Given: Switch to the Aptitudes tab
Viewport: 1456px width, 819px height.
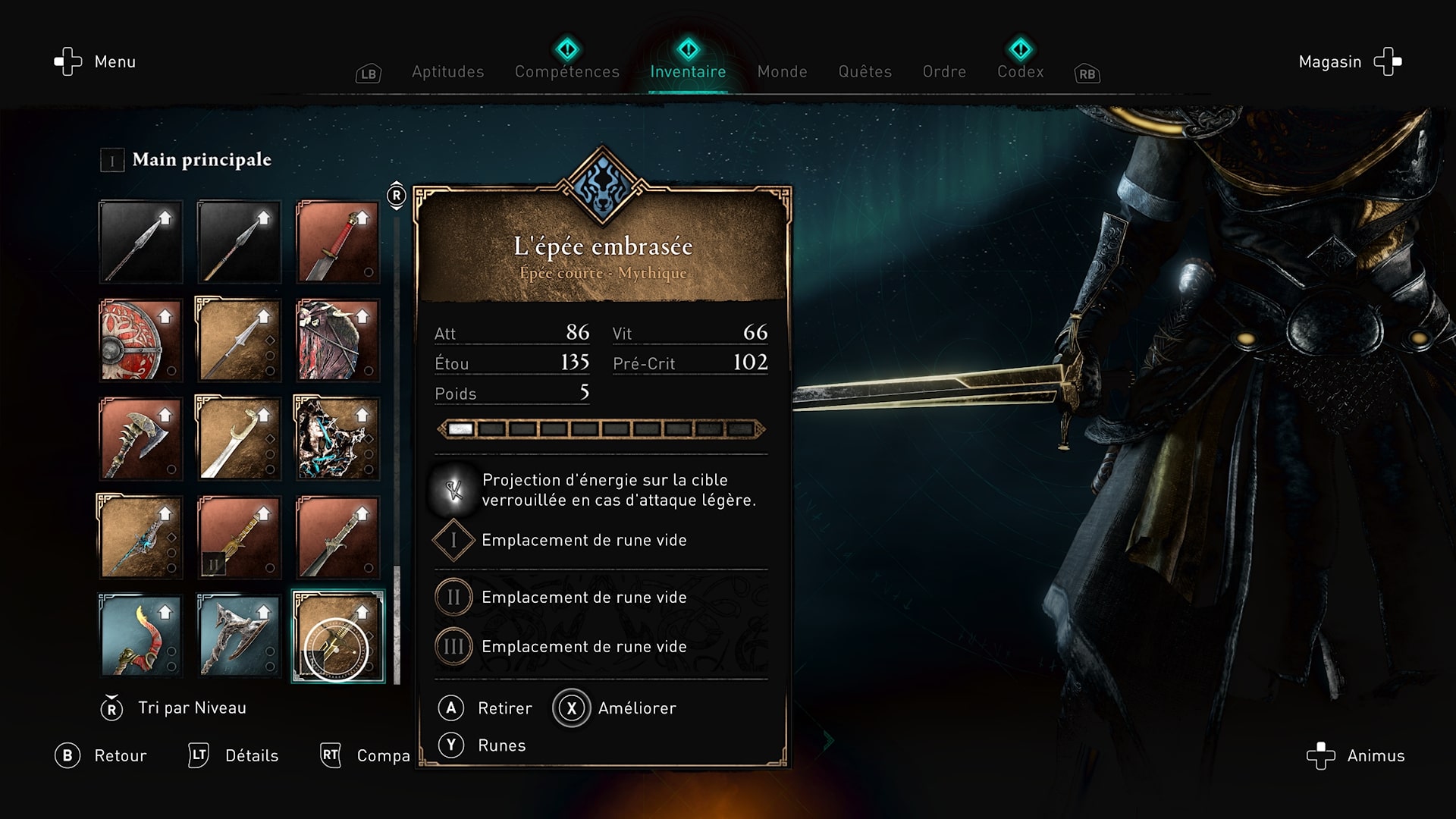Looking at the screenshot, I should pyautogui.click(x=447, y=71).
